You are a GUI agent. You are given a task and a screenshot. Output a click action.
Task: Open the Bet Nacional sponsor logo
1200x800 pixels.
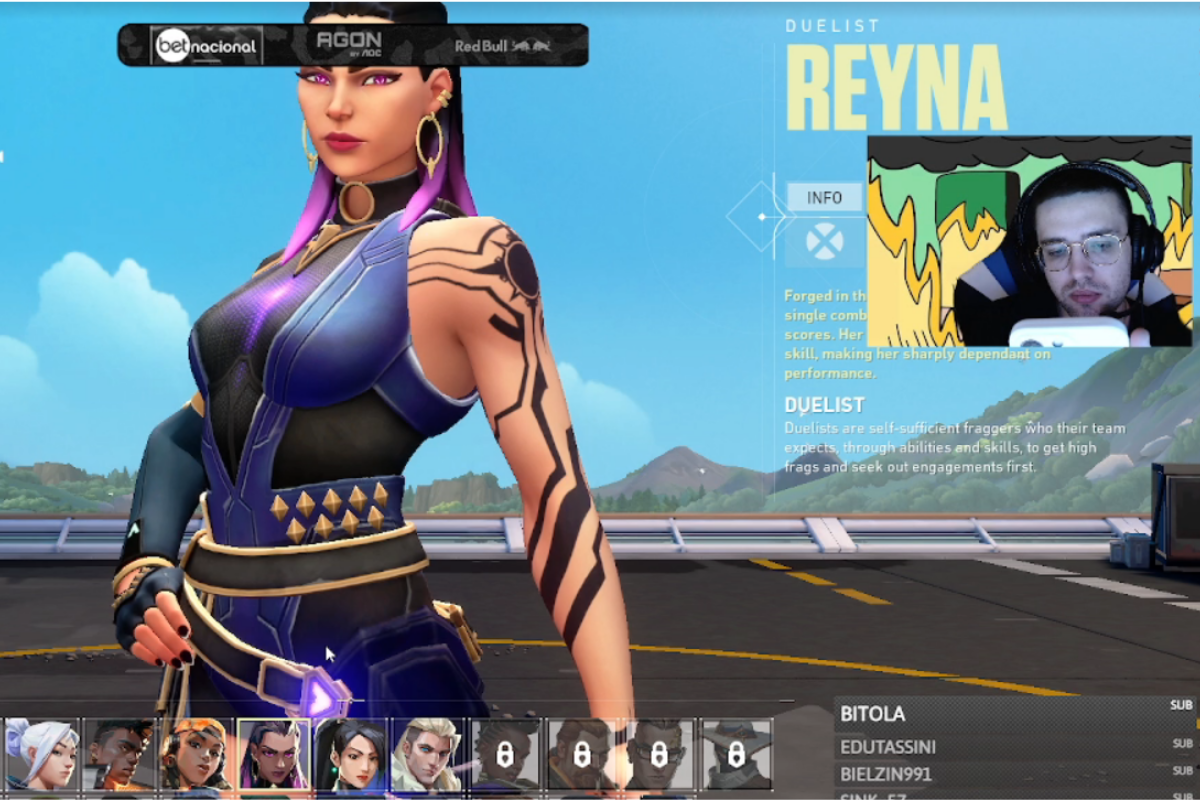pyautogui.click(x=206, y=46)
